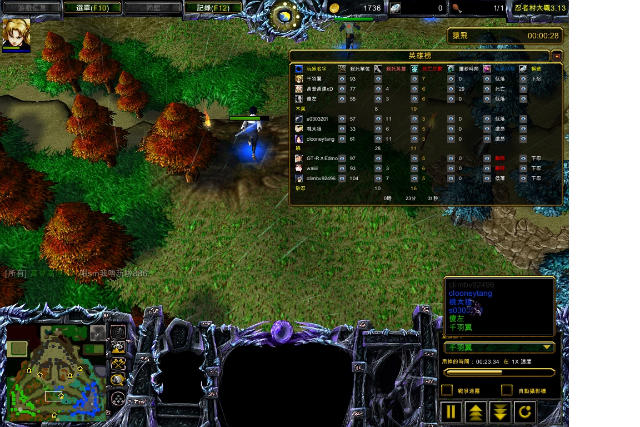Toggle the fog of war checkbox
Image resolution: width=640 pixels, height=427 pixels.
pyautogui.click(x=448, y=390)
